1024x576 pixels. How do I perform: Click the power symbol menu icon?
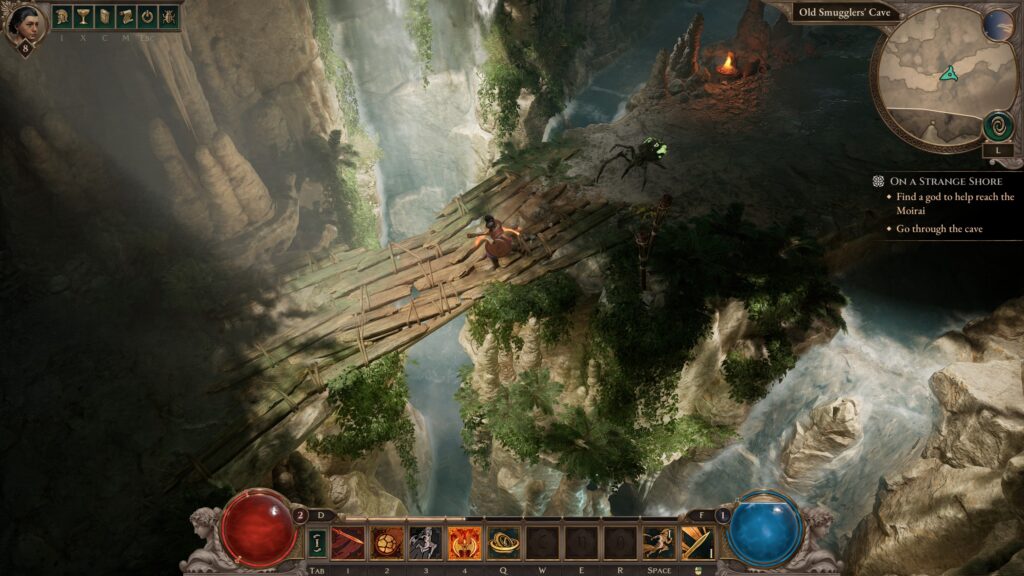point(146,17)
